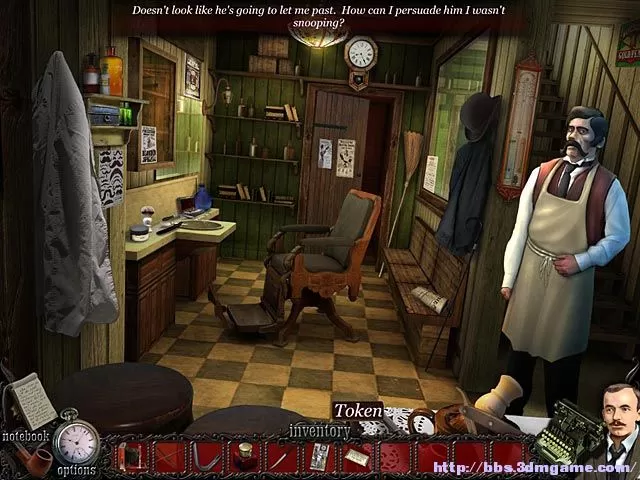The image size is (640, 480).
Task: Open the notebook
Action: (35, 402)
